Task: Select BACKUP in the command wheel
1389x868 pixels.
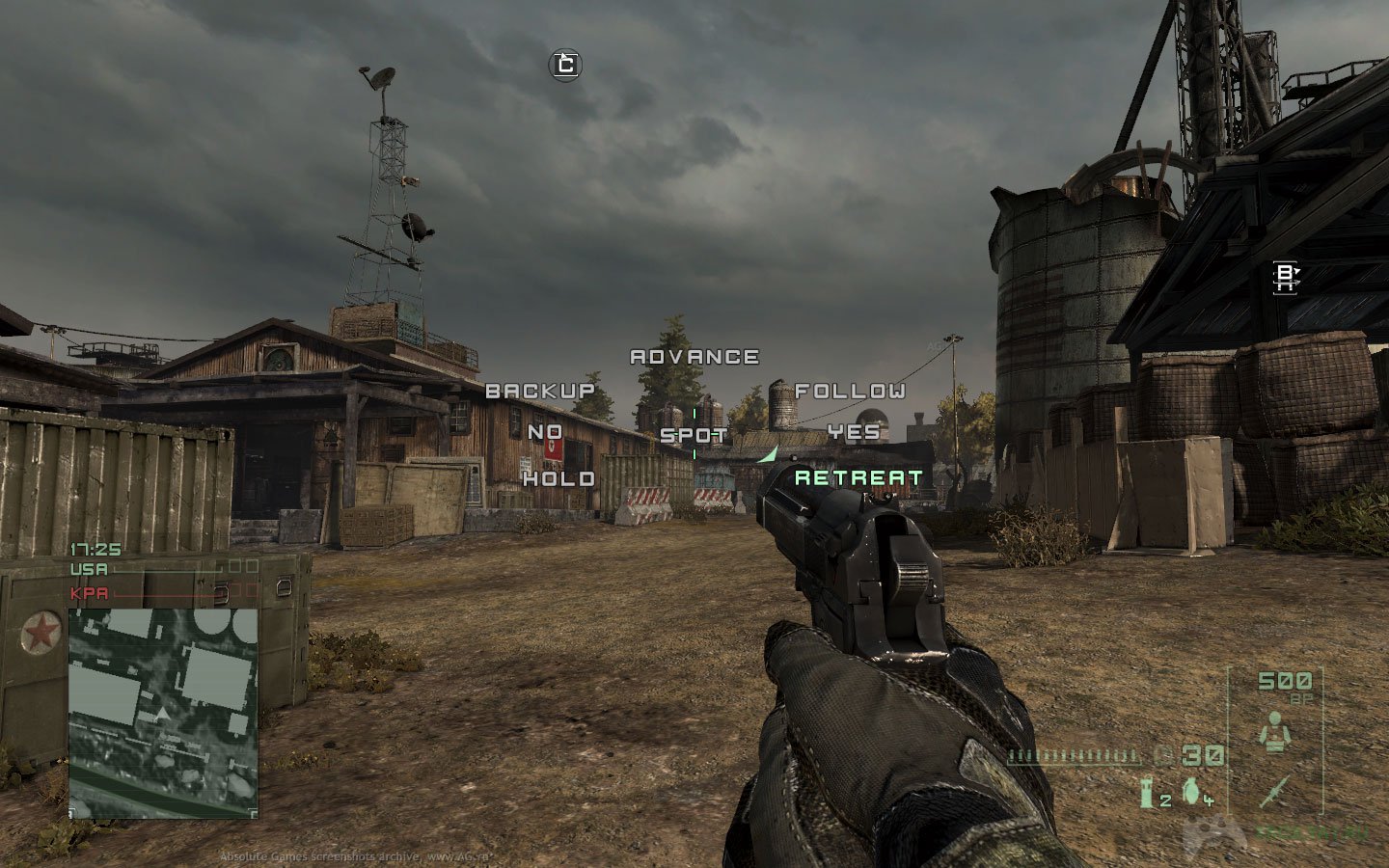Action: pos(540,391)
